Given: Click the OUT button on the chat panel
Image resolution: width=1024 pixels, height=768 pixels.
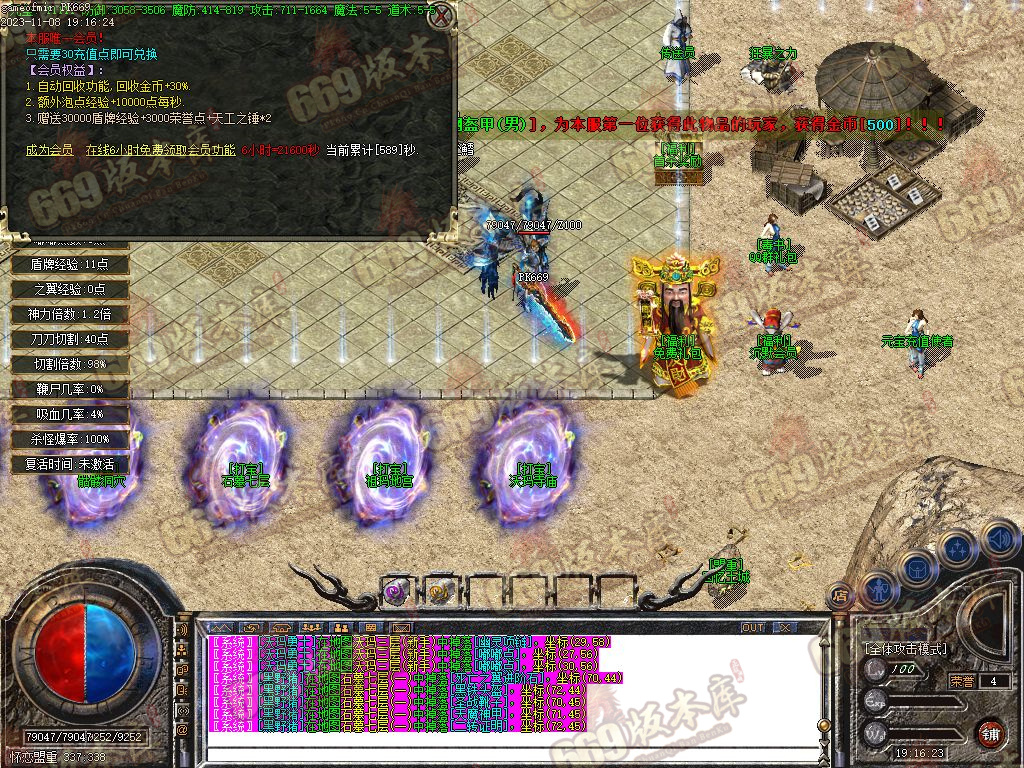Looking at the screenshot, I should [753, 628].
